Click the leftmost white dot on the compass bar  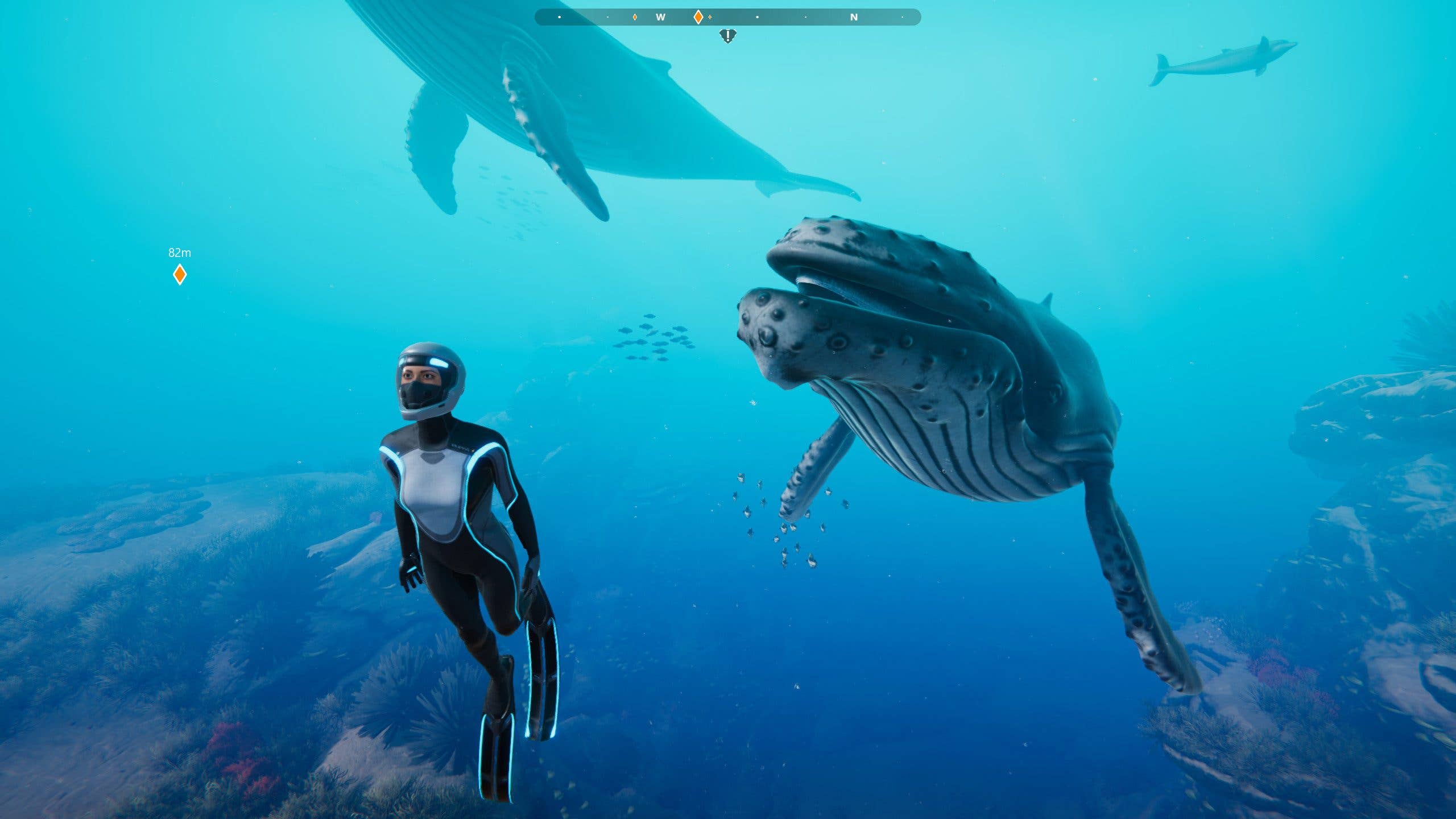[x=560, y=18]
